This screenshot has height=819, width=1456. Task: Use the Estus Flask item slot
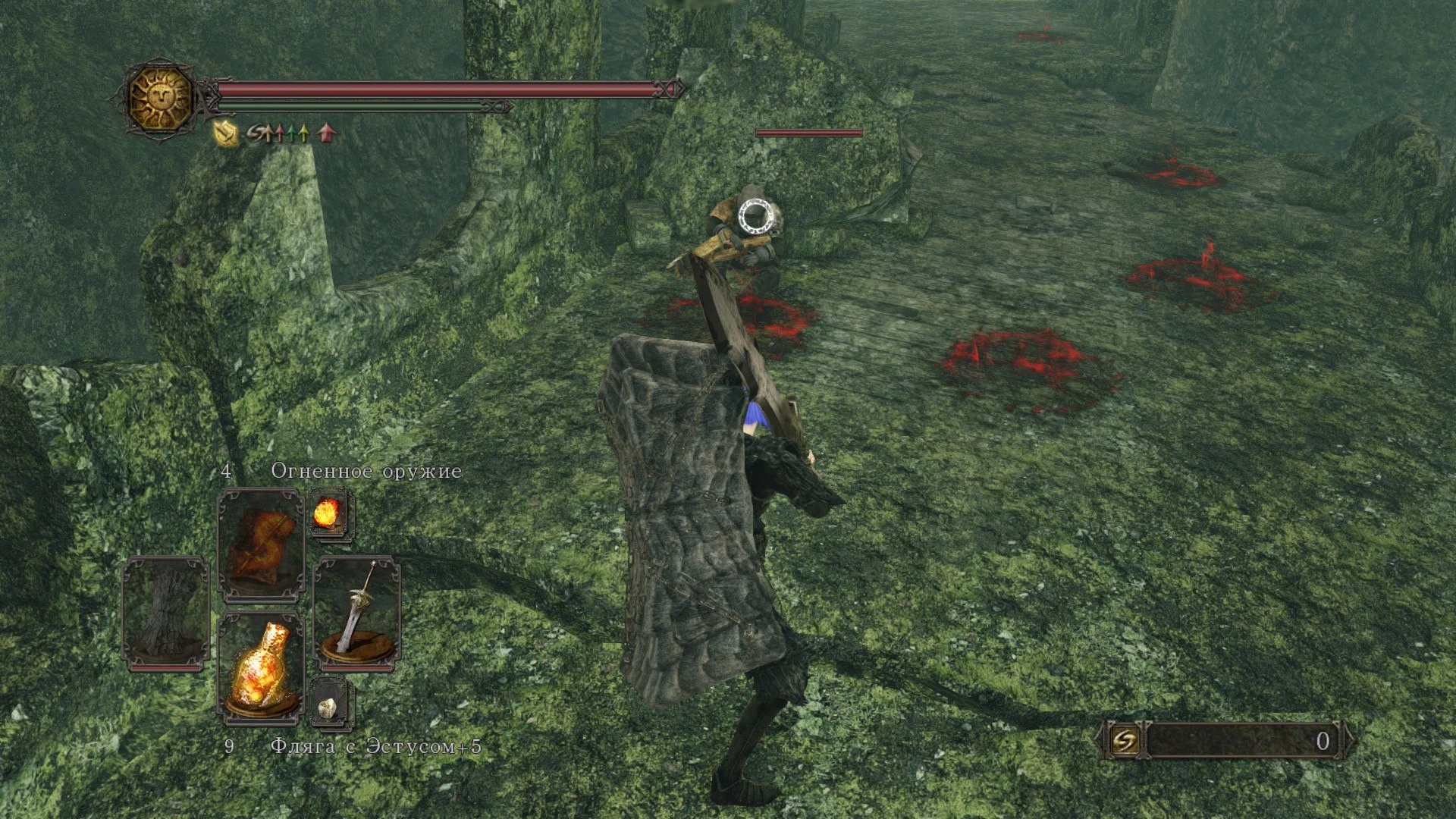click(x=260, y=666)
